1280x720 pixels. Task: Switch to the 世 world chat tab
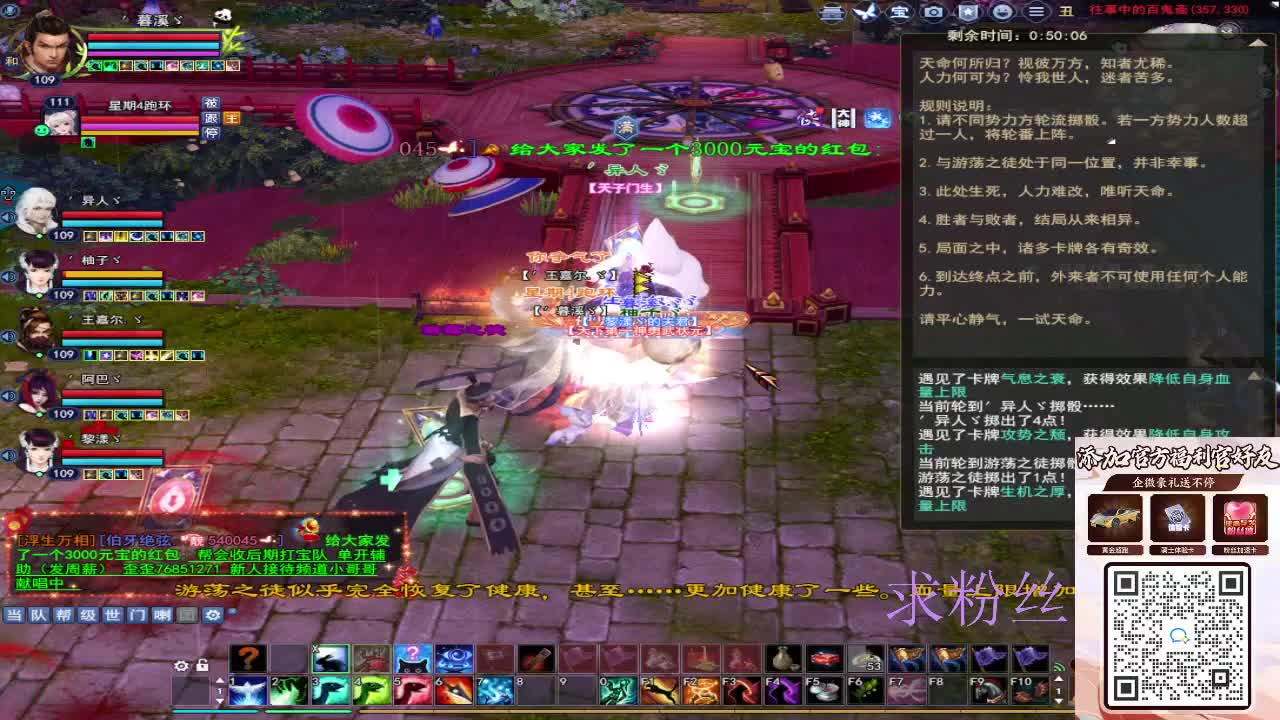[112, 615]
